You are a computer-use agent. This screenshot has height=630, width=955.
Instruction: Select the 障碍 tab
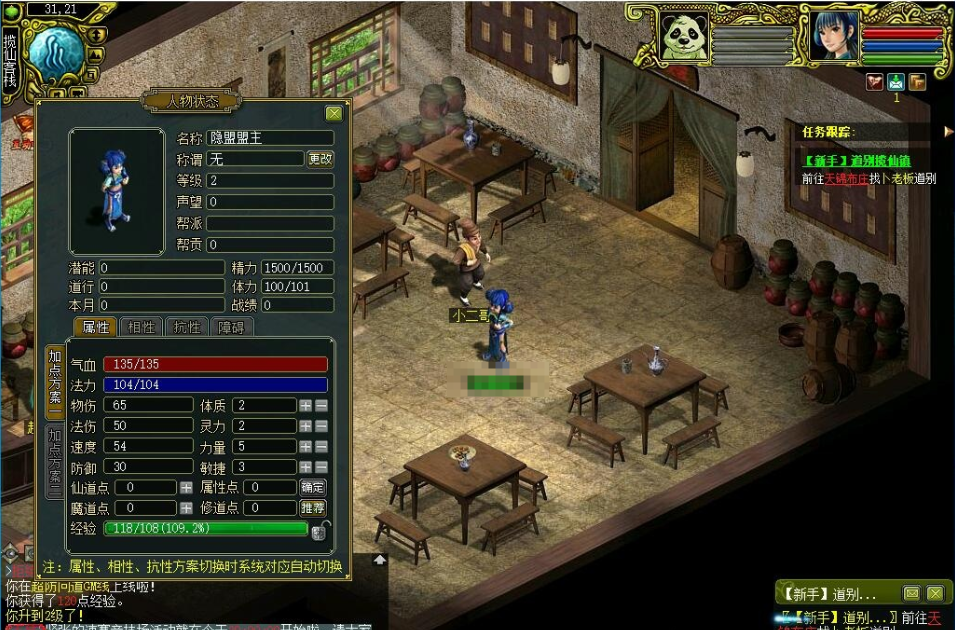(x=231, y=327)
